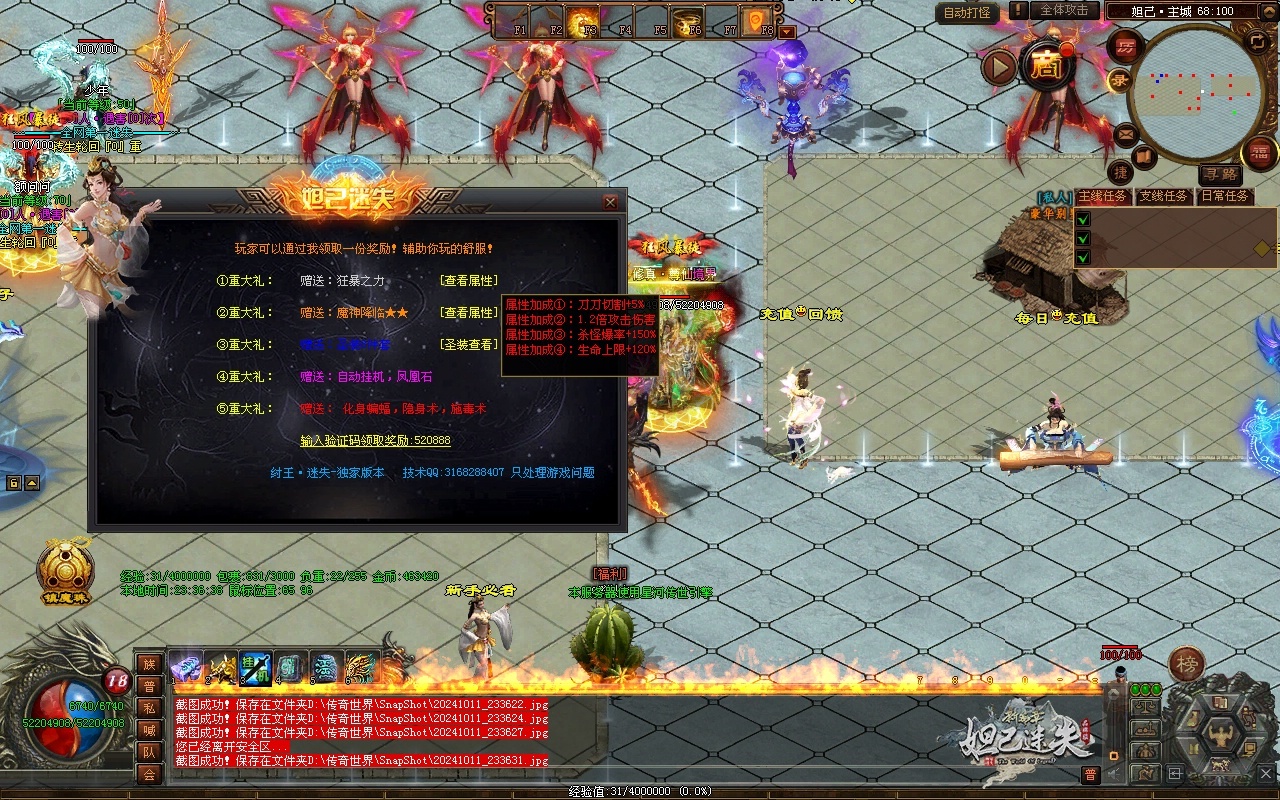Click the circular minimap
Viewport: 1280px width, 800px height.
click(x=1195, y=92)
